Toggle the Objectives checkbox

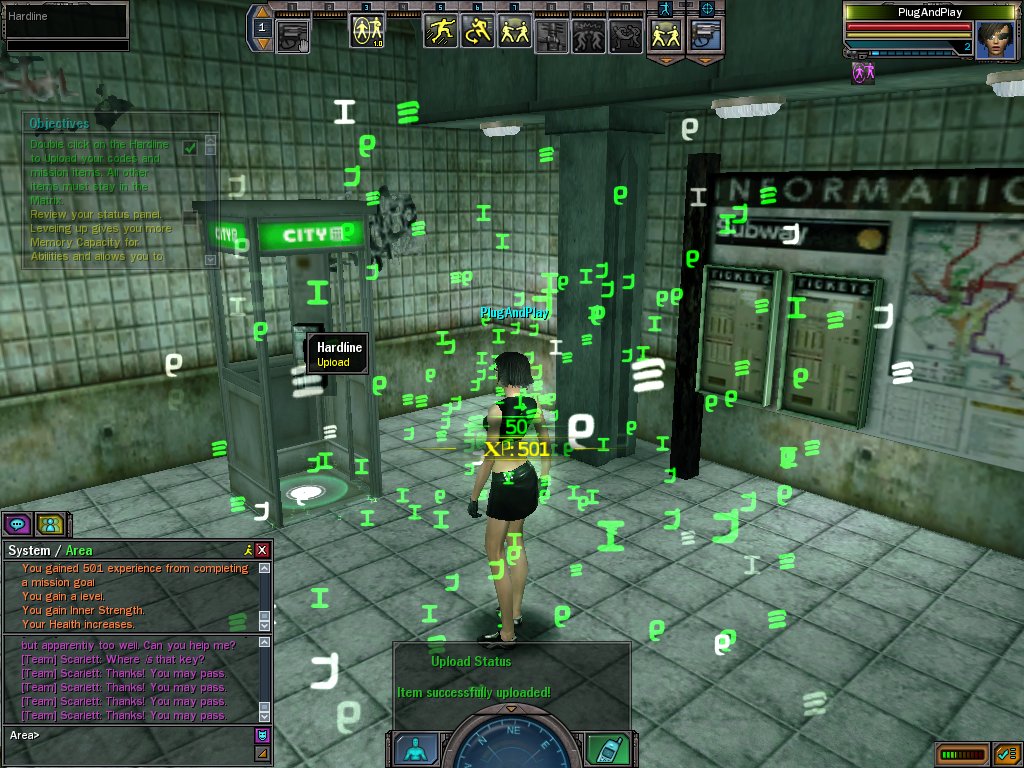click(x=190, y=147)
